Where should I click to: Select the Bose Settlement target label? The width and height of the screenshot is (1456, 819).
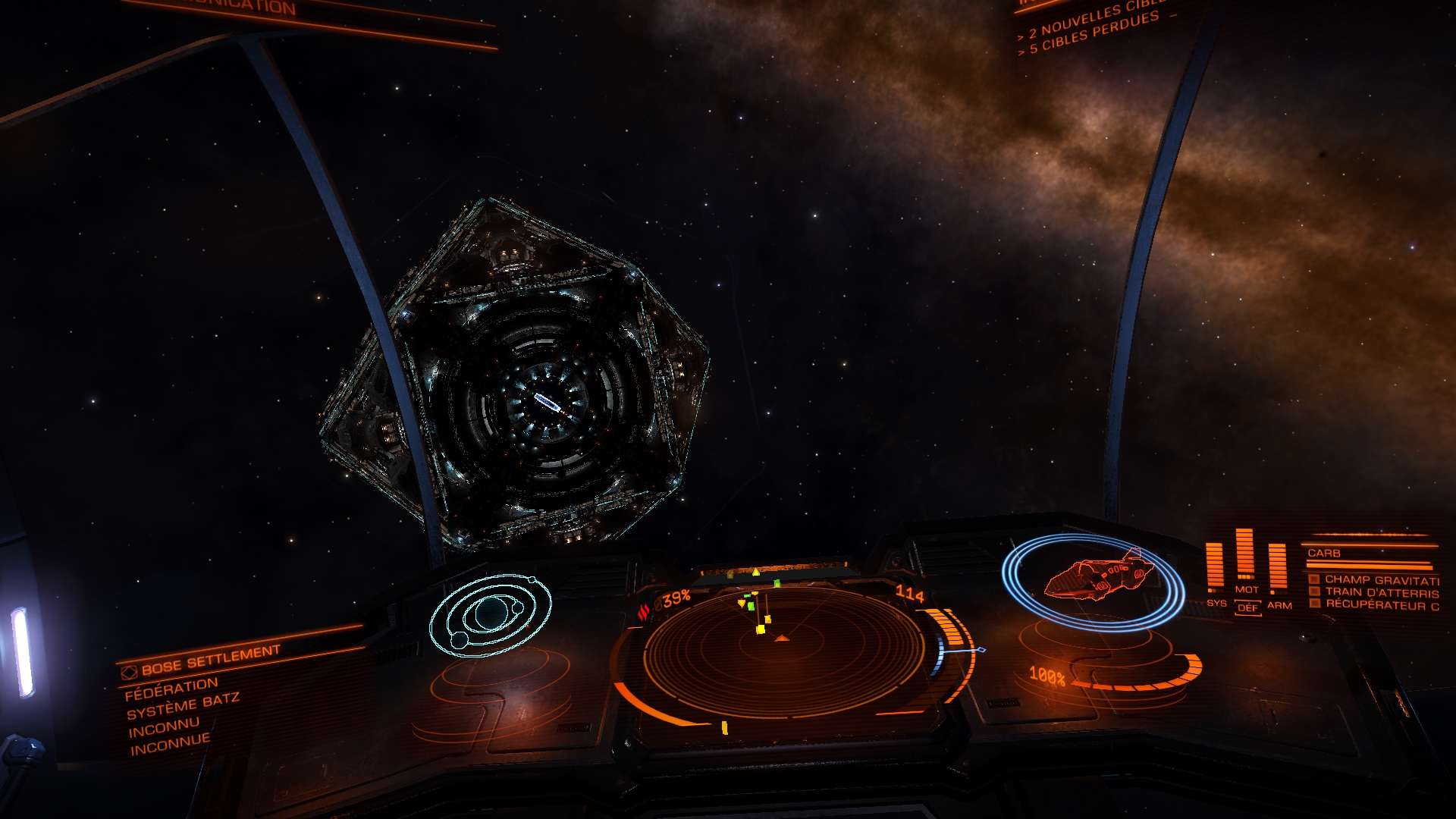pos(210,660)
